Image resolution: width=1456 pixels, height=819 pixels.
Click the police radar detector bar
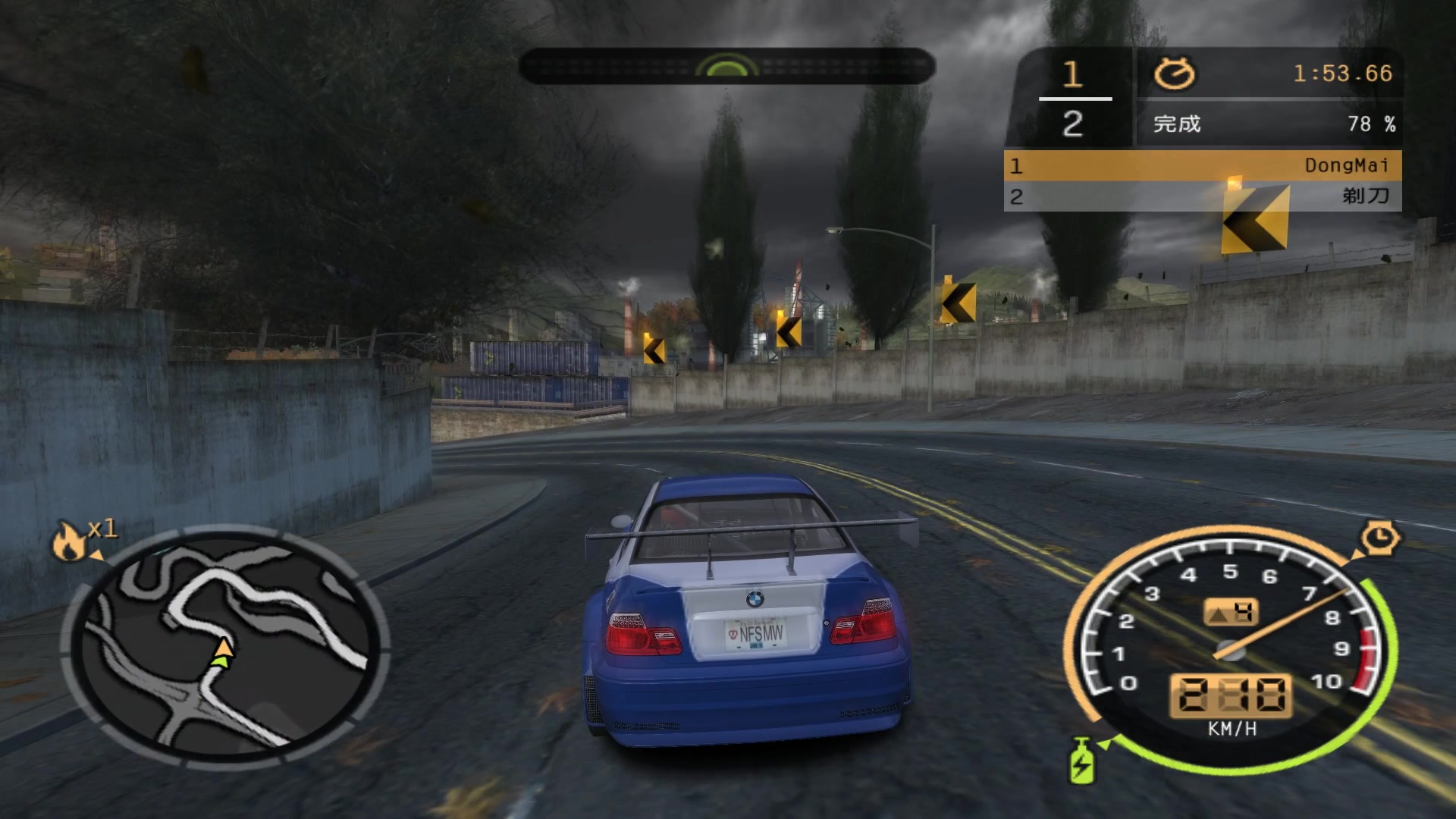[726, 67]
